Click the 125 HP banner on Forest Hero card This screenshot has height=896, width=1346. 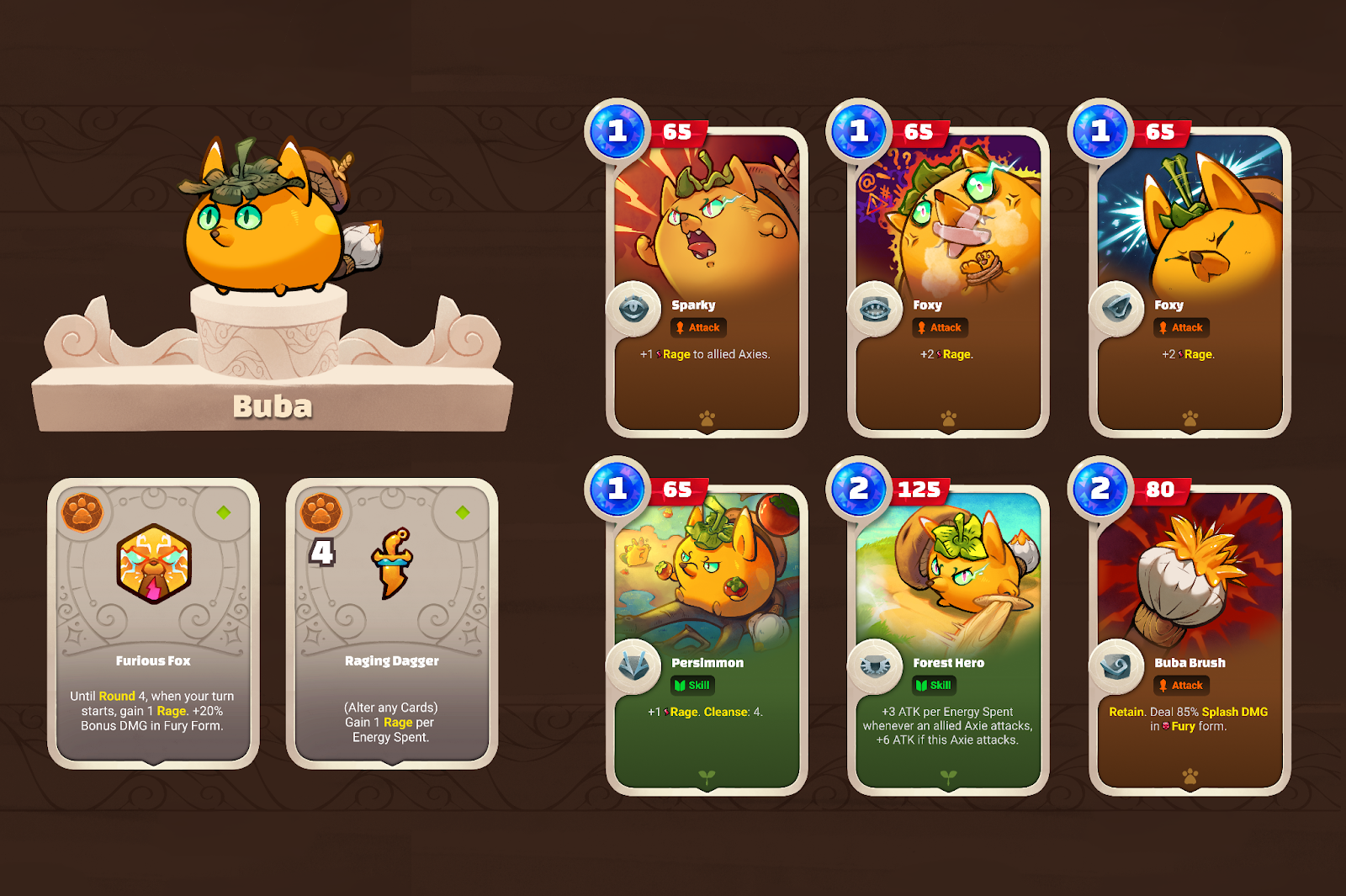[x=919, y=488]
